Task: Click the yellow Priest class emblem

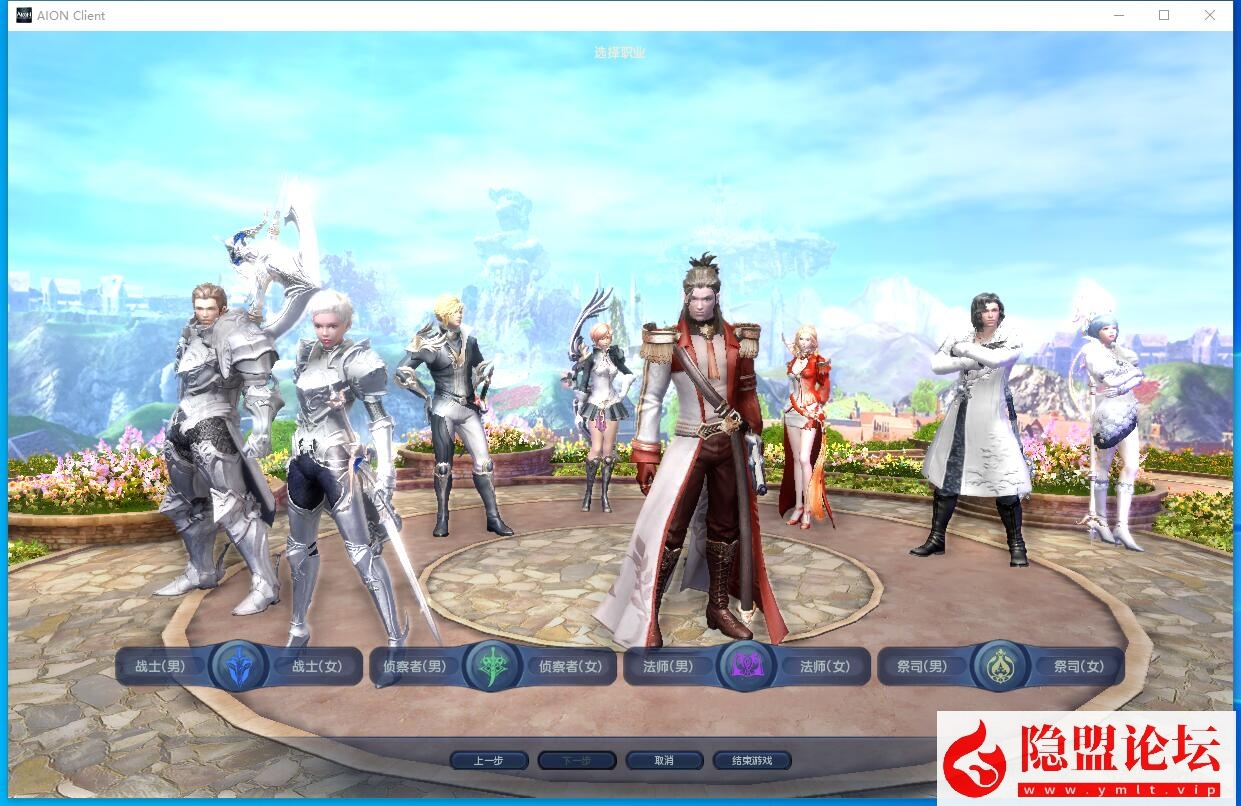Action: [x=1000, y=666]
